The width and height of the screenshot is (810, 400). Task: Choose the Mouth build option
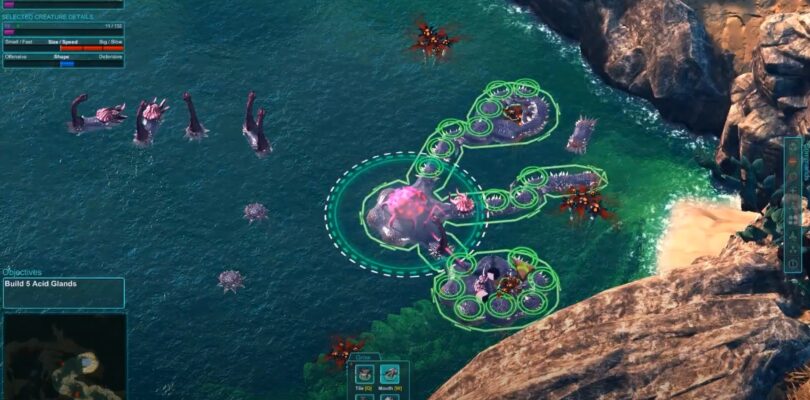(389, 375)
